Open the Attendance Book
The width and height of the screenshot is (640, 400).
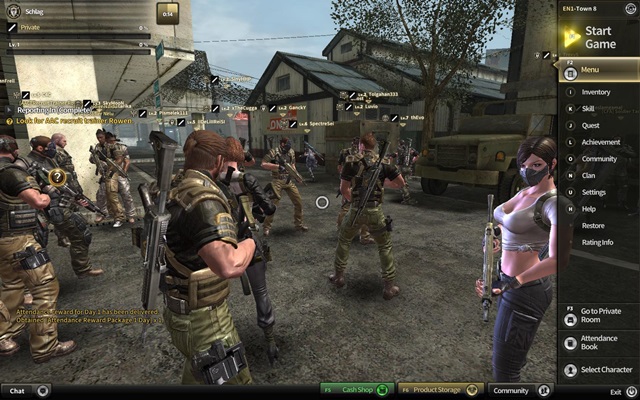pyautogui.click(x=596, y=344)
